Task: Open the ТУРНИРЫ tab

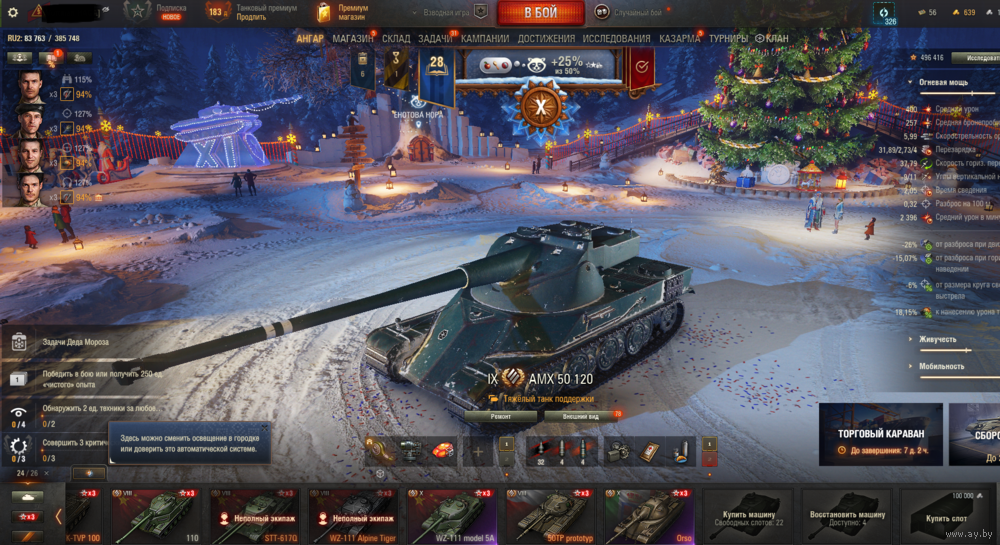Action: 728,38
